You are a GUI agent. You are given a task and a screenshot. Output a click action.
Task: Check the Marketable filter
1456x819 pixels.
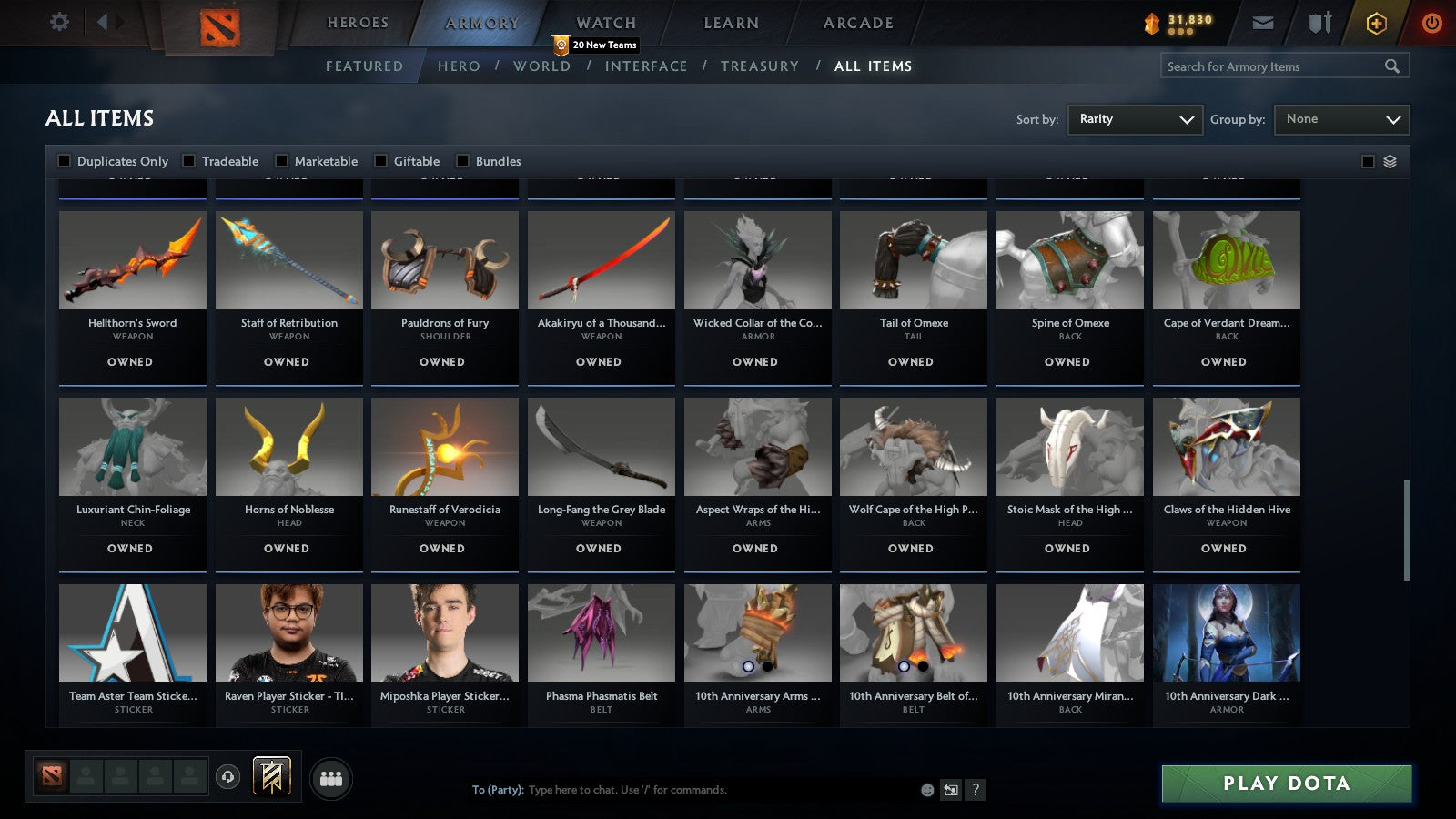pos(280,160)
